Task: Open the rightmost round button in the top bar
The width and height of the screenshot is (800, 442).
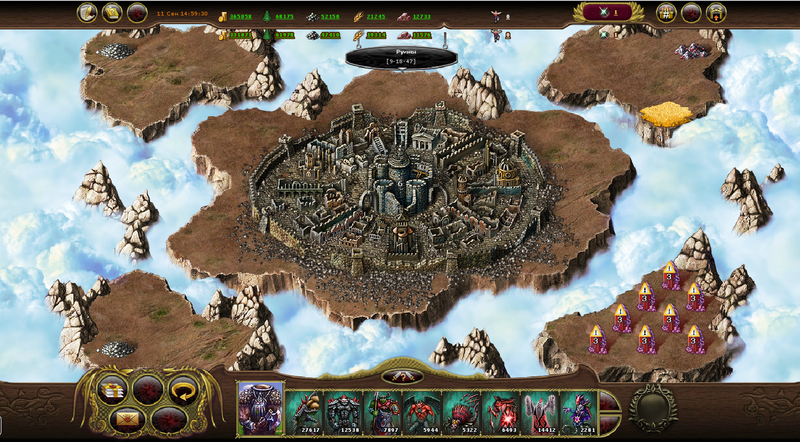Action: point(716,13)
